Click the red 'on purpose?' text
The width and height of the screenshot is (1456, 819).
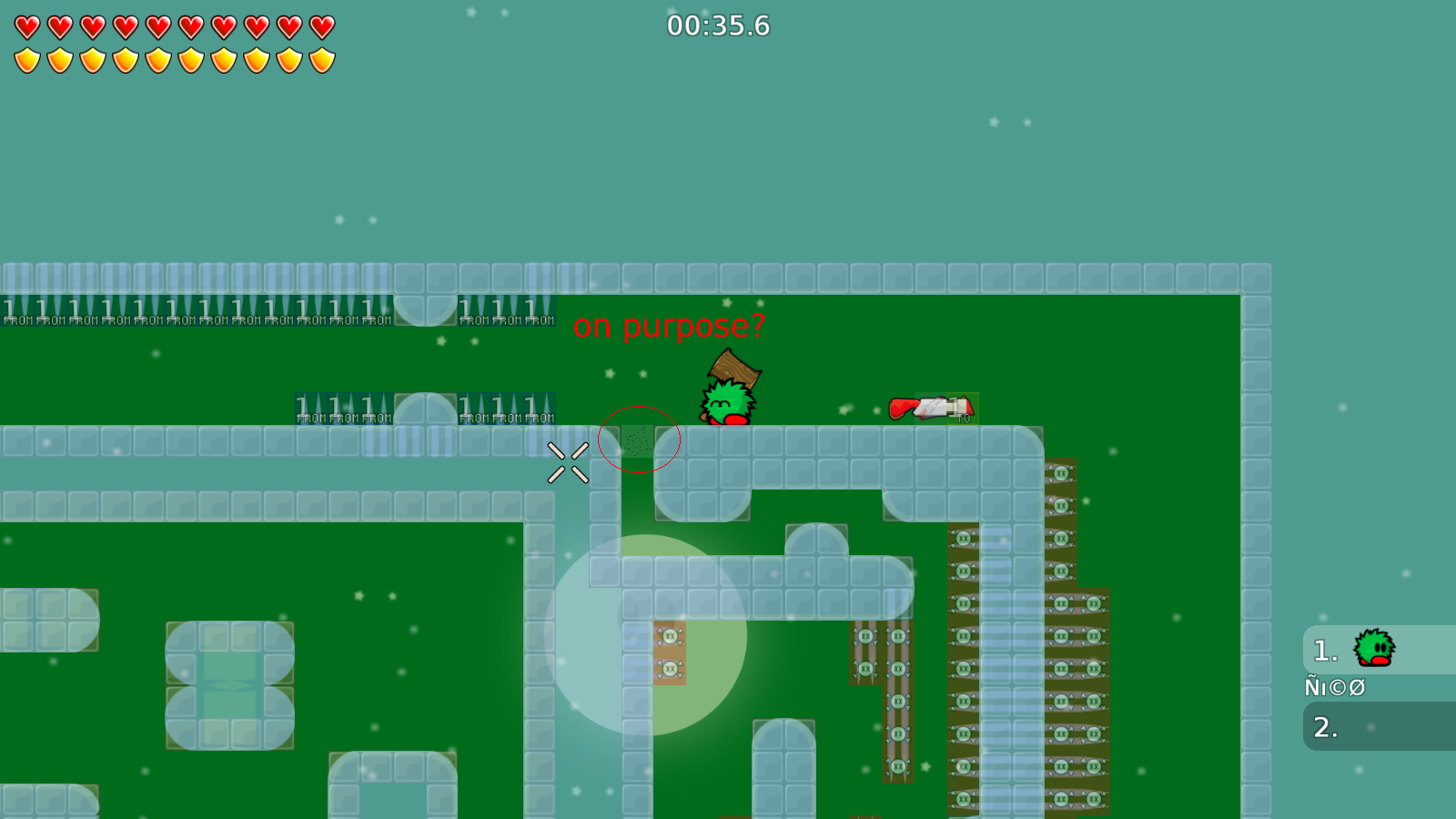tap(668, 325)
